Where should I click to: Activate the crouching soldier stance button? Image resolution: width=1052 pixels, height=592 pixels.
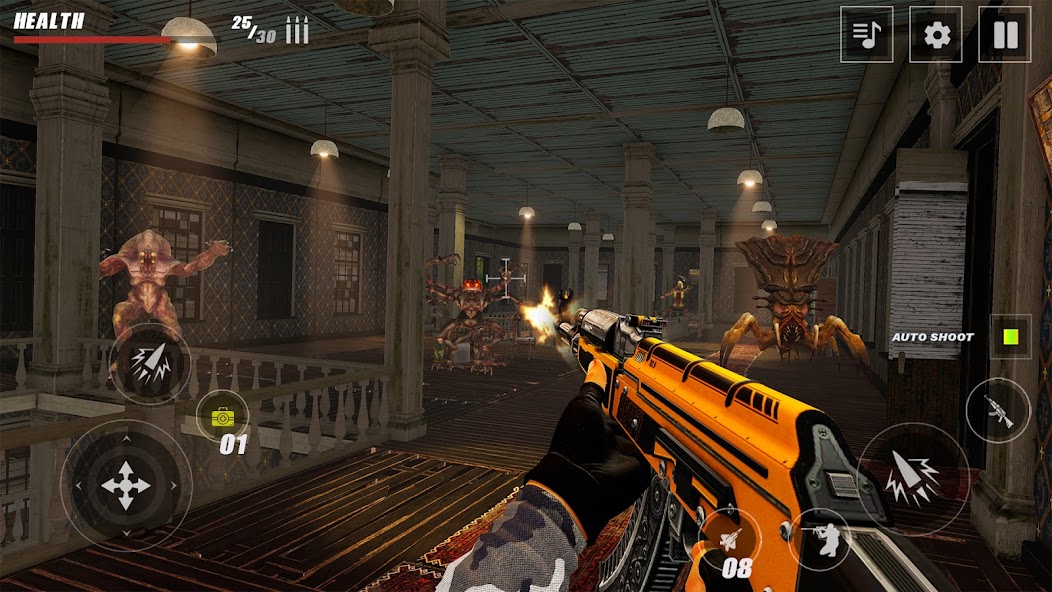pyautogui.click(x=819, y=538)
